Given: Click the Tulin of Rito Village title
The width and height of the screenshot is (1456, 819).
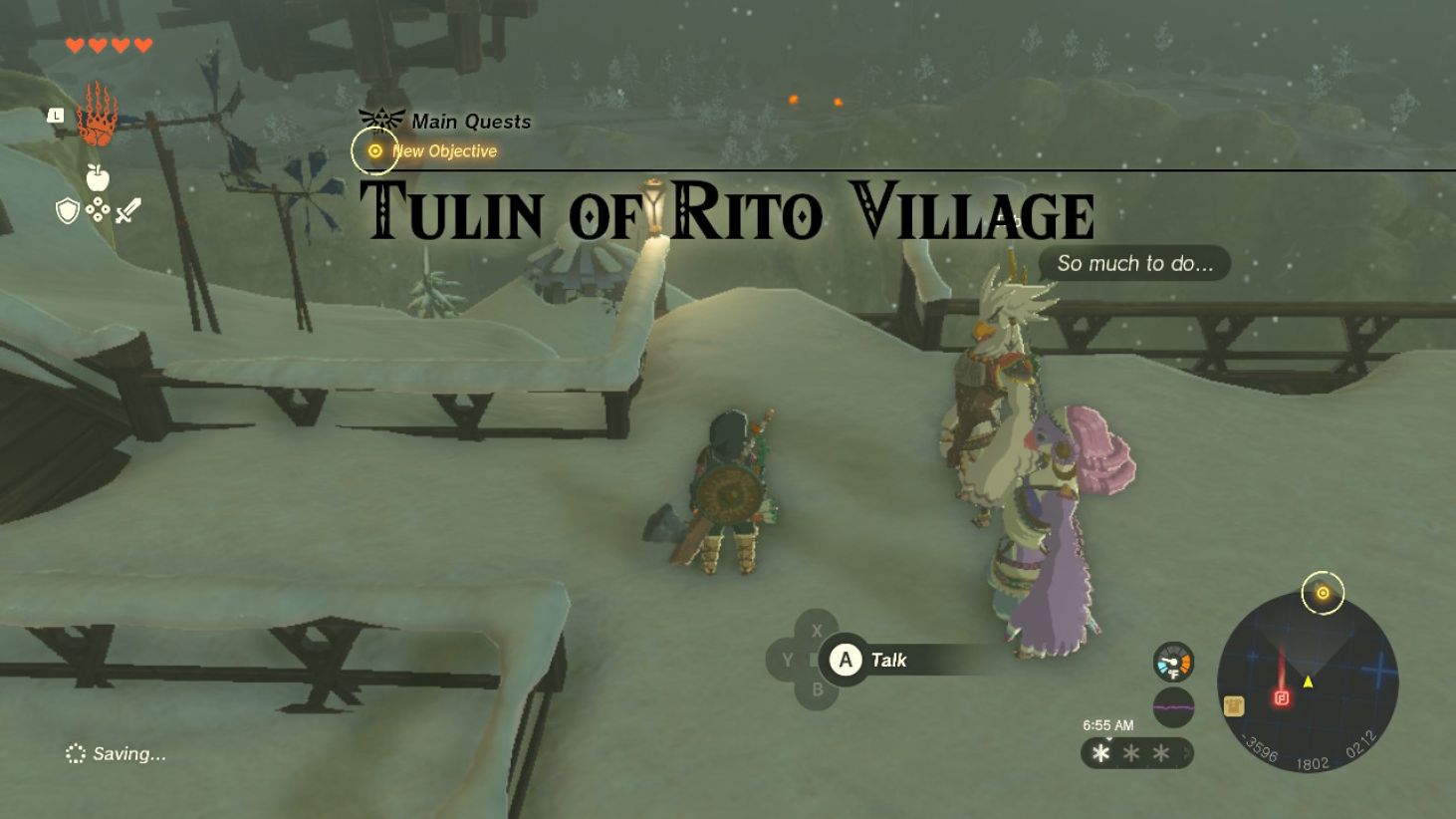Looking at the screenshot, I should tap(727, 210).
